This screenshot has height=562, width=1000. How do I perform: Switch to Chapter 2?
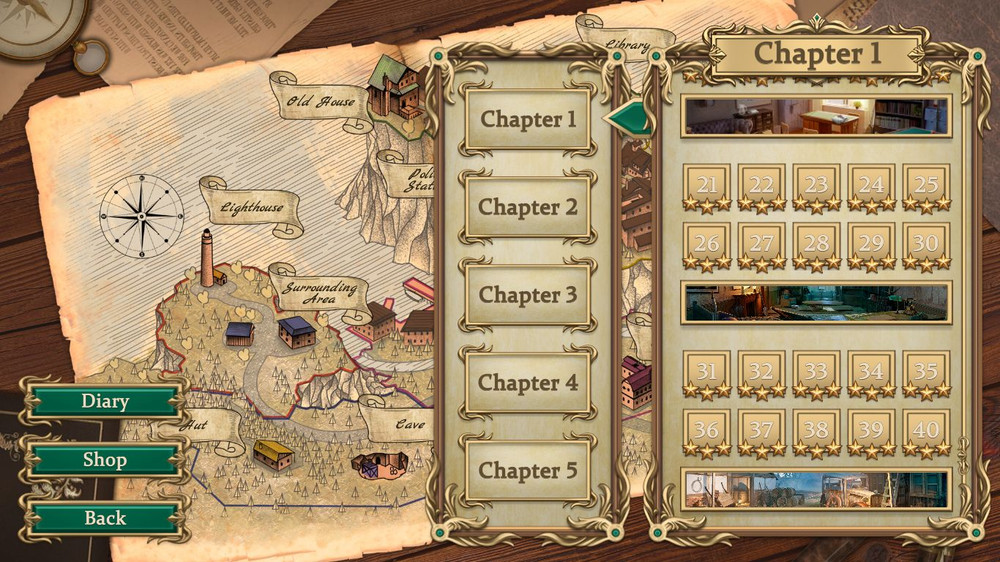[528, 208]
